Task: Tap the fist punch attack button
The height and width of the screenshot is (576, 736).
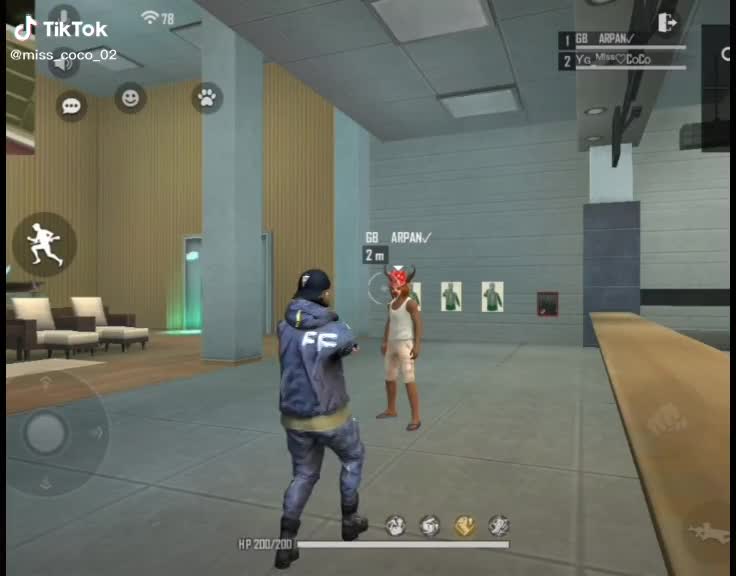Action: pos(667,421)
